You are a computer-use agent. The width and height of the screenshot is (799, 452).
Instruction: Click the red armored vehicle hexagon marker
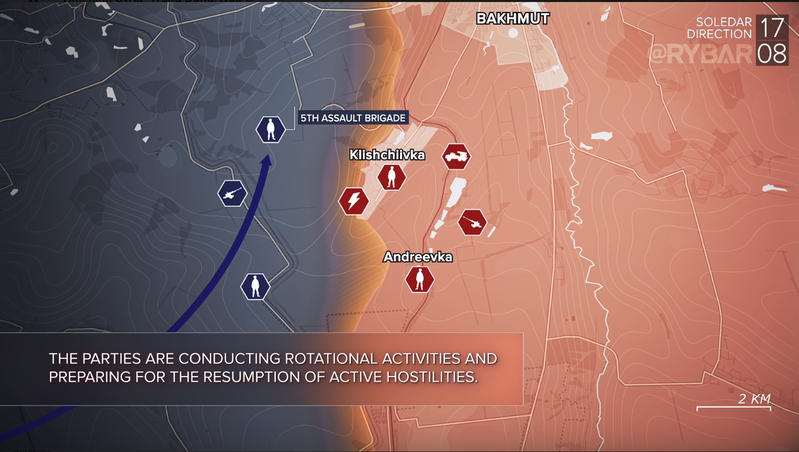pos(457,154)
